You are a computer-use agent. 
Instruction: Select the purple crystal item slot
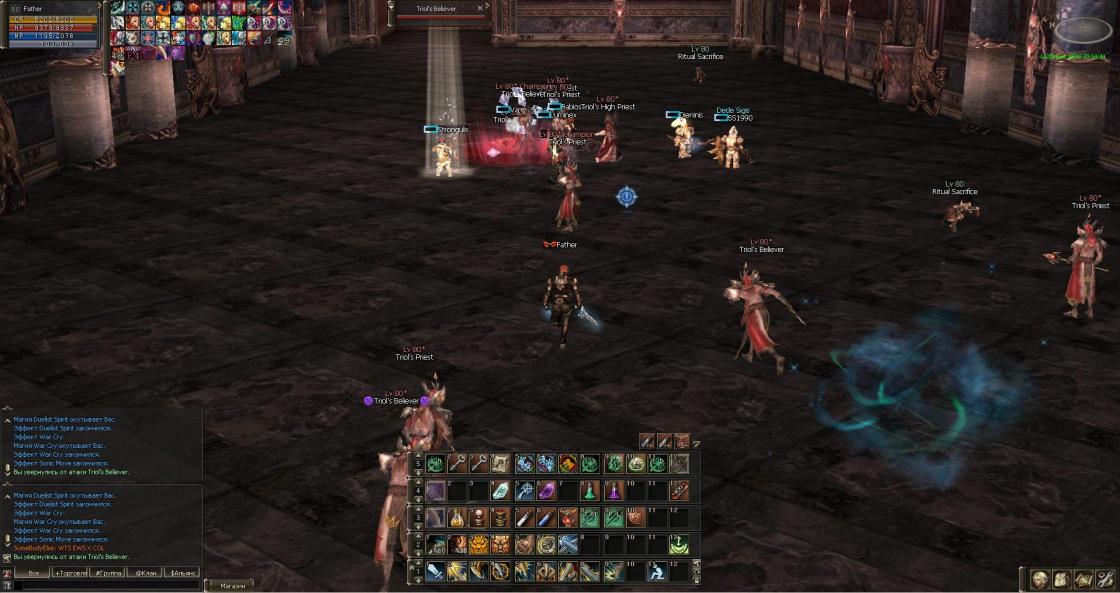pyautogui.click(x=546, y=491)
